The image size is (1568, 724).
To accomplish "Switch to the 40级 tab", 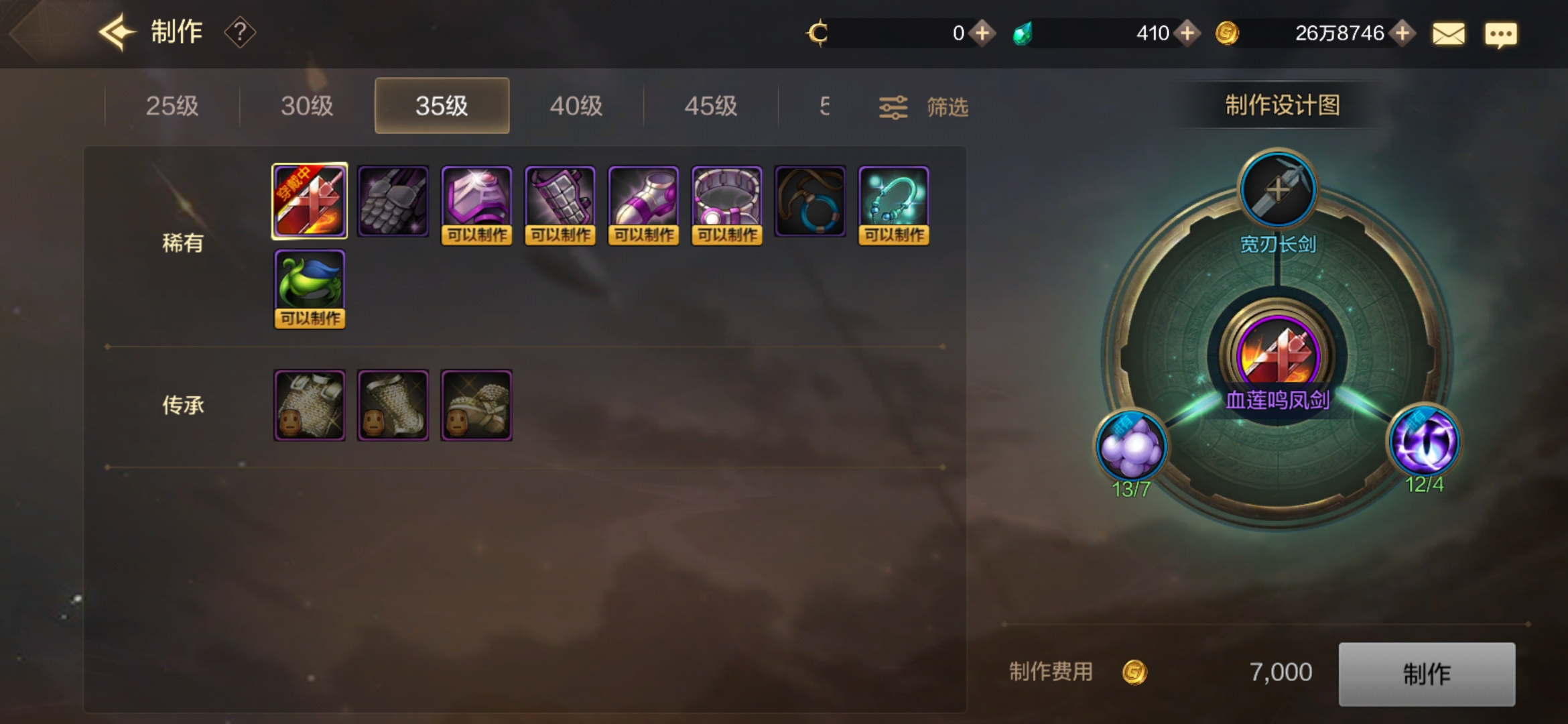I will [576, 105].
